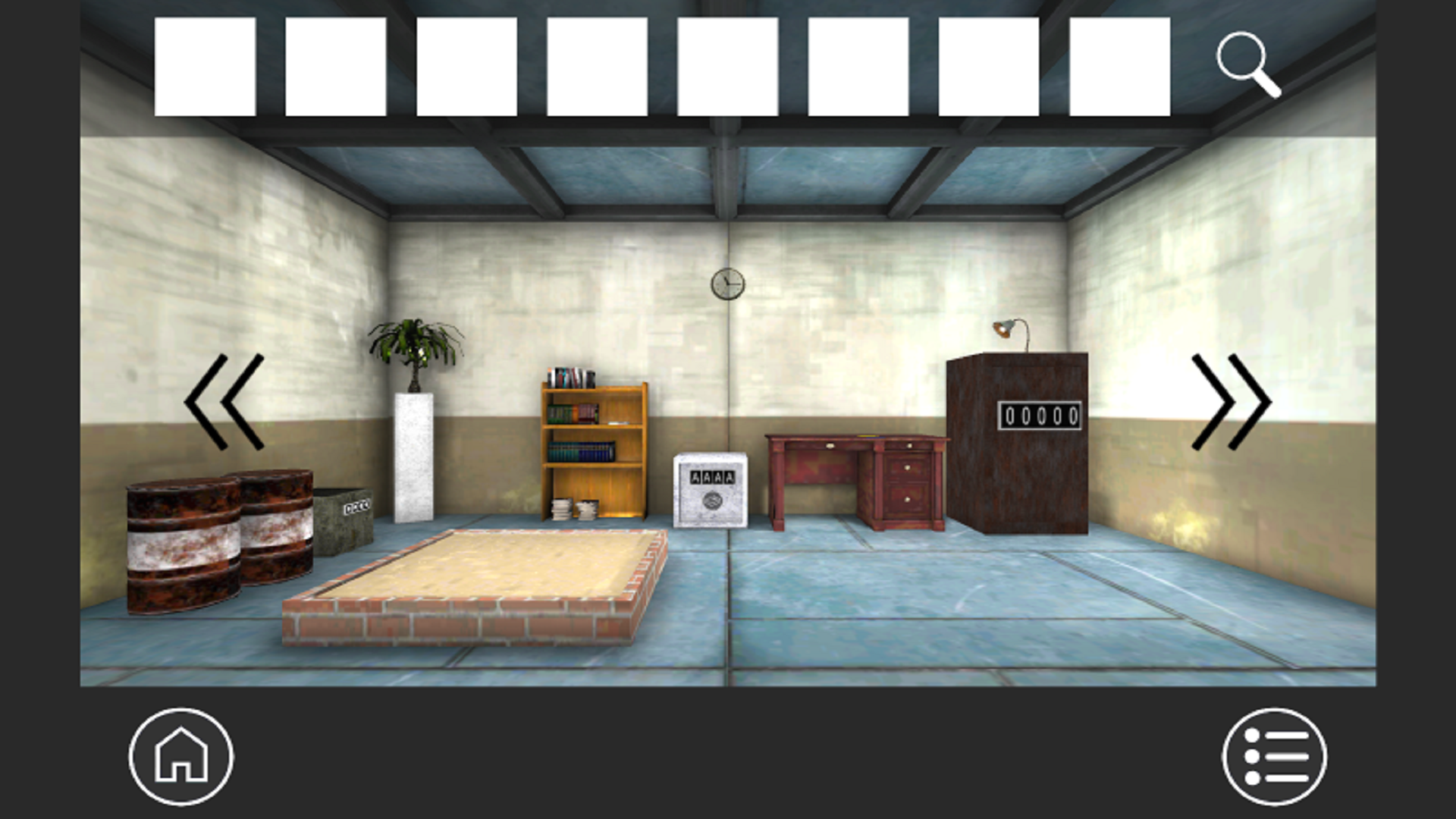Image resolution: width=1456 pixels, height=819 pixels.
Task: Click the safe's circular dial
Action: pos(712,500)
